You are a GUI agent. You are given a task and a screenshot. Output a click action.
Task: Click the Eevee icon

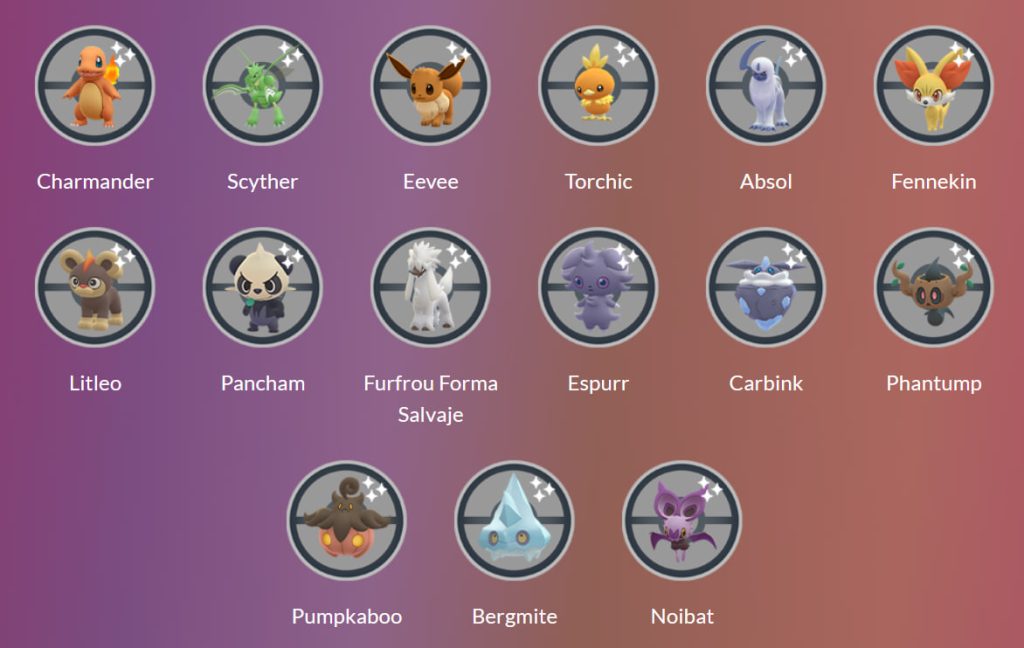[x=431, y=86]
